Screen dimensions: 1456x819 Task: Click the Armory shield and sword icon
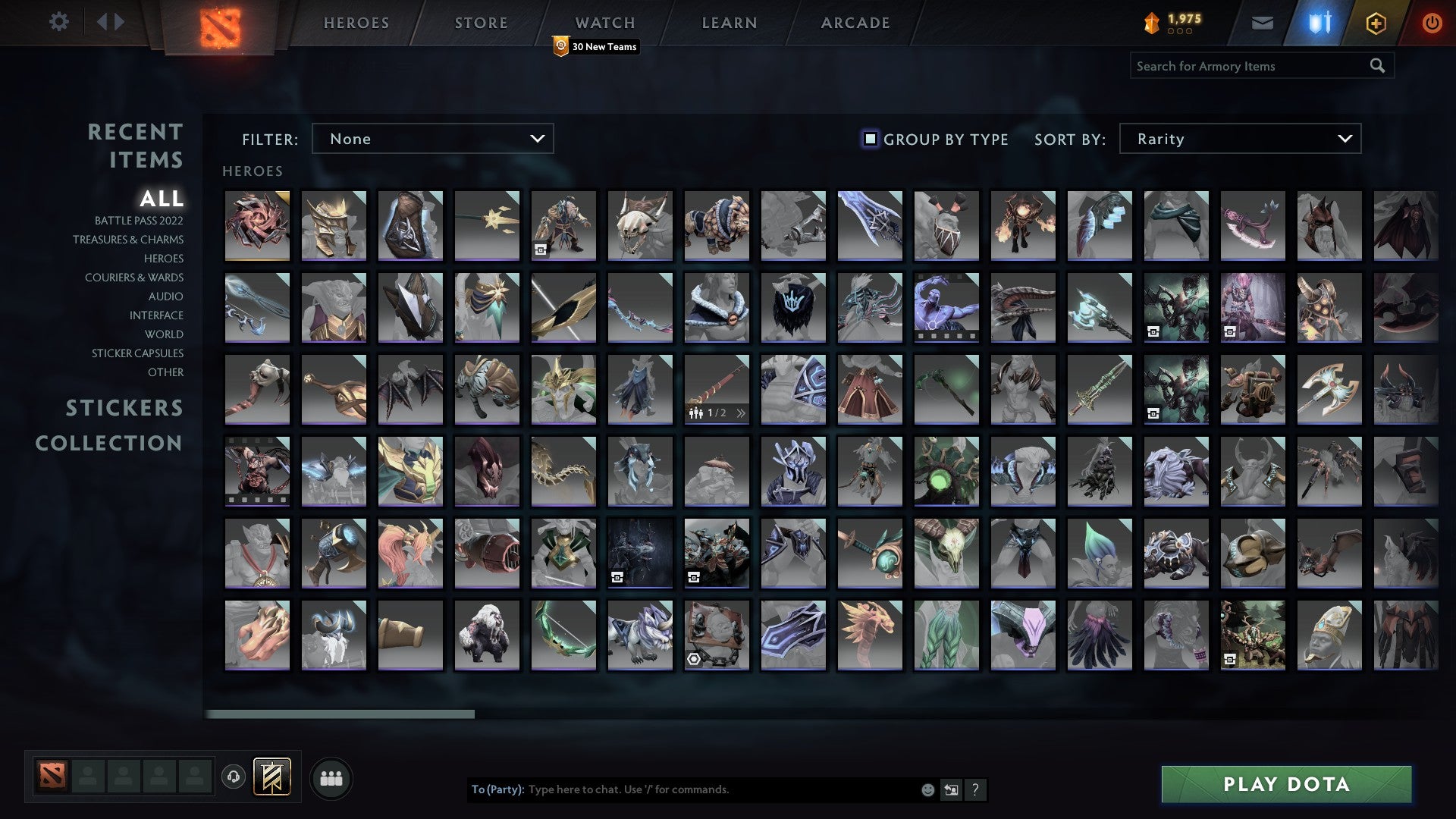point(1319,23)
